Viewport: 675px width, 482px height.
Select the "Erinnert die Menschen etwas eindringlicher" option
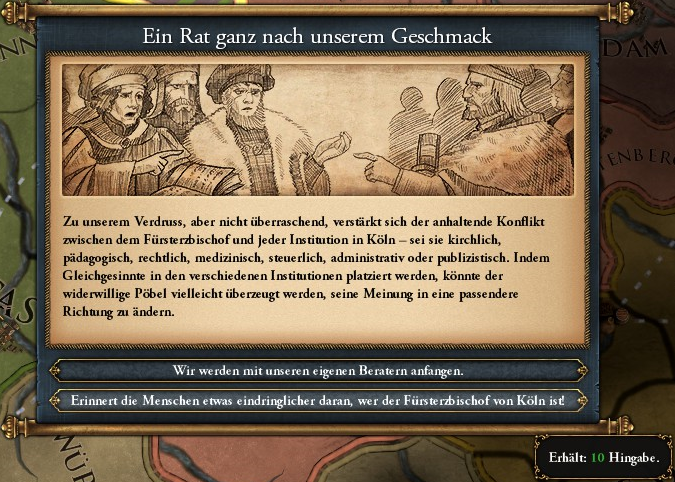pos(318,401)
